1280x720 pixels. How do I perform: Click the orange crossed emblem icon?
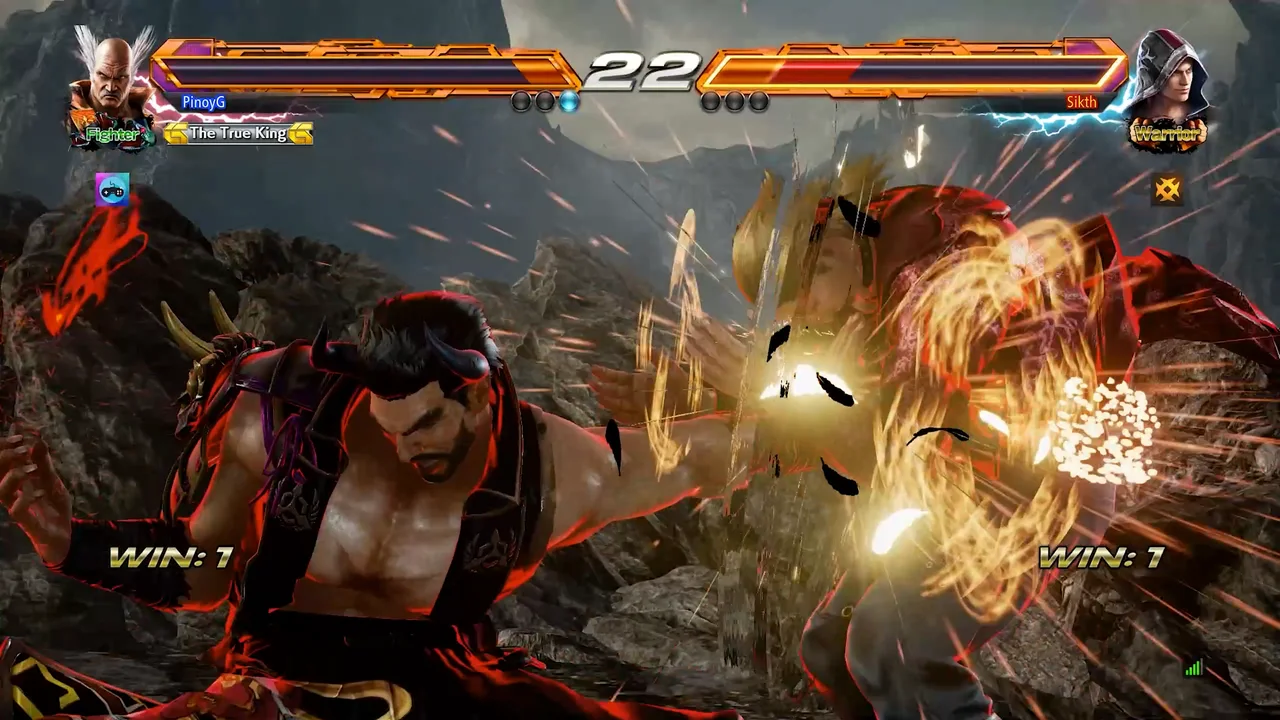(x=1167, y=188)
